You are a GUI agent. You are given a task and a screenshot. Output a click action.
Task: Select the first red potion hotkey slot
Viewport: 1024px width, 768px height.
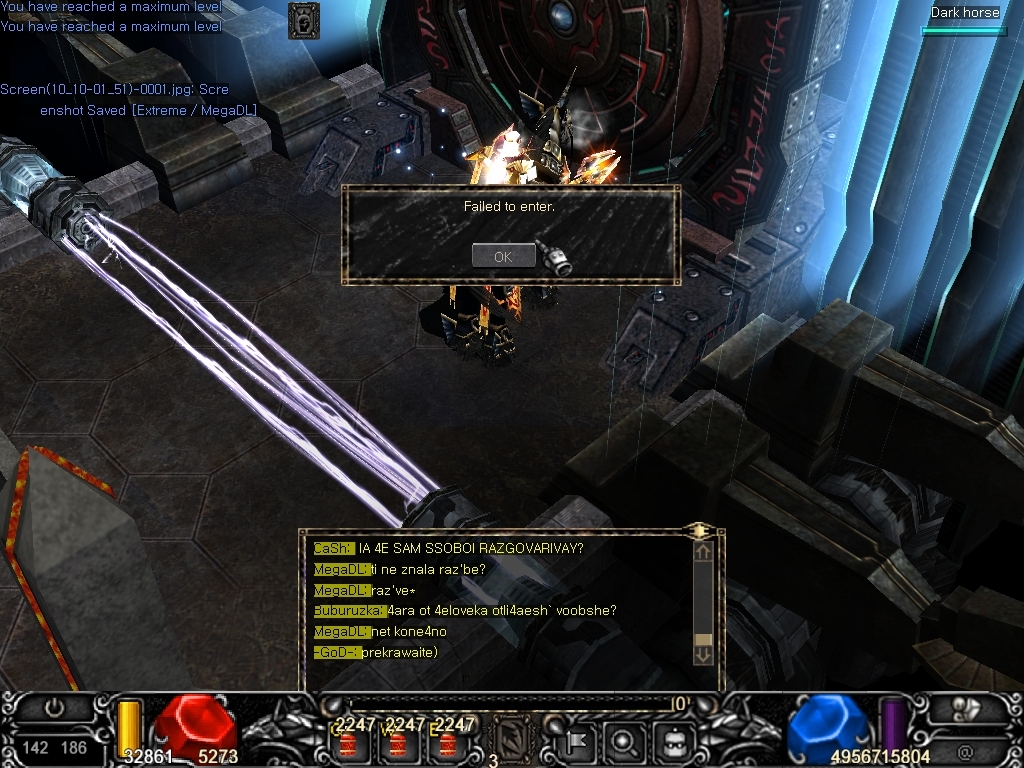(x=349, y=745)
